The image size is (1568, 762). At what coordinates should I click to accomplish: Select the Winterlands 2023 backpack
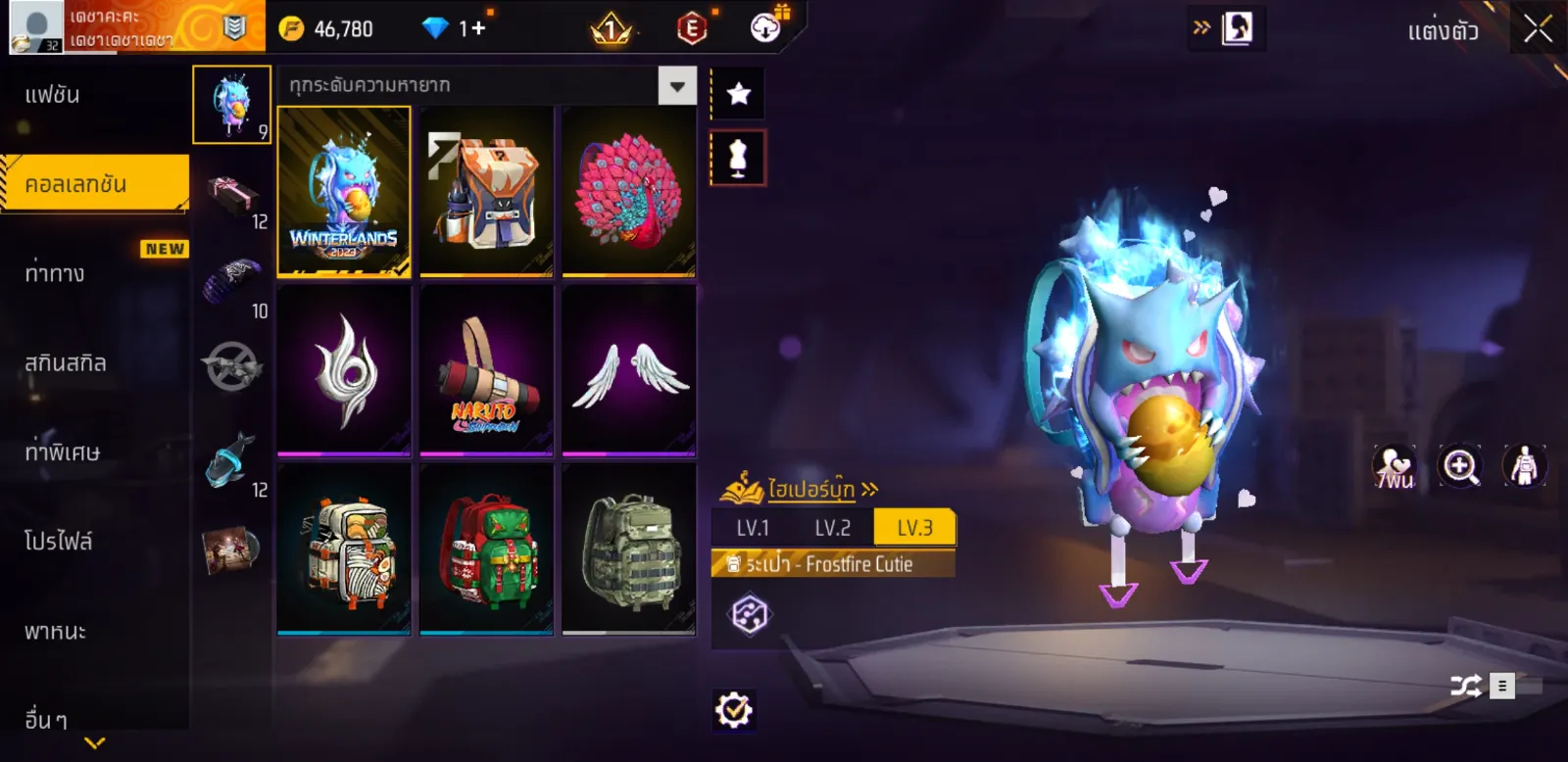point(344,191)
